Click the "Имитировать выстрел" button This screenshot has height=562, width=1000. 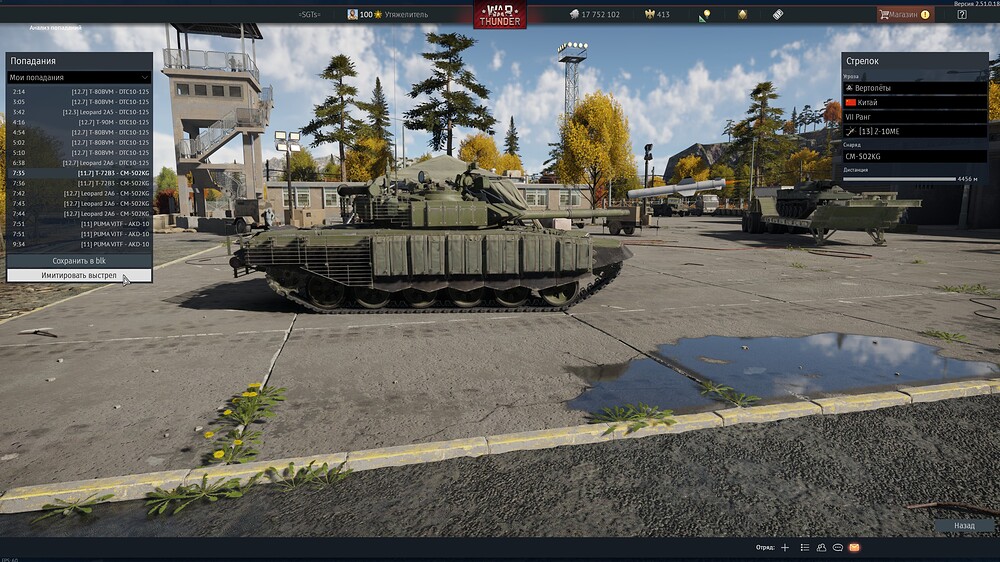coord(79,275)
